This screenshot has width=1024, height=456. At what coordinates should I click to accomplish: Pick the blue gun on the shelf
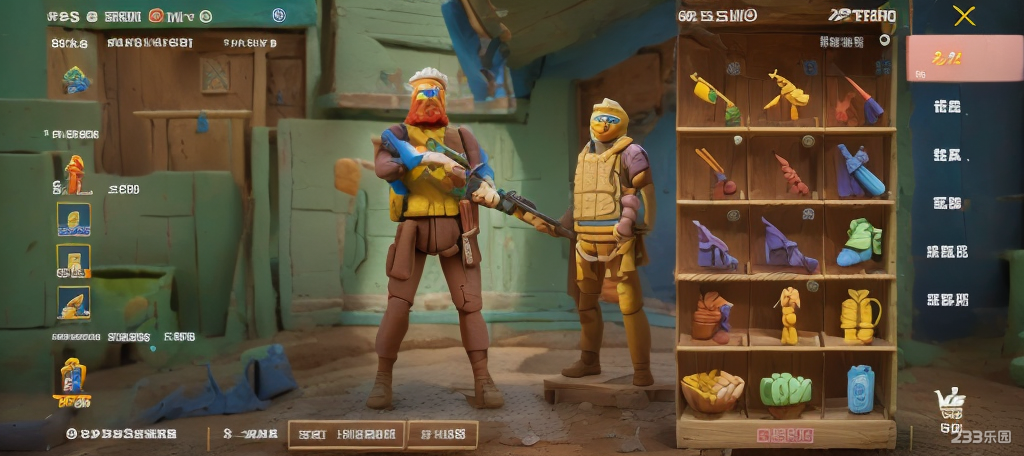click(x=859, y=171)
